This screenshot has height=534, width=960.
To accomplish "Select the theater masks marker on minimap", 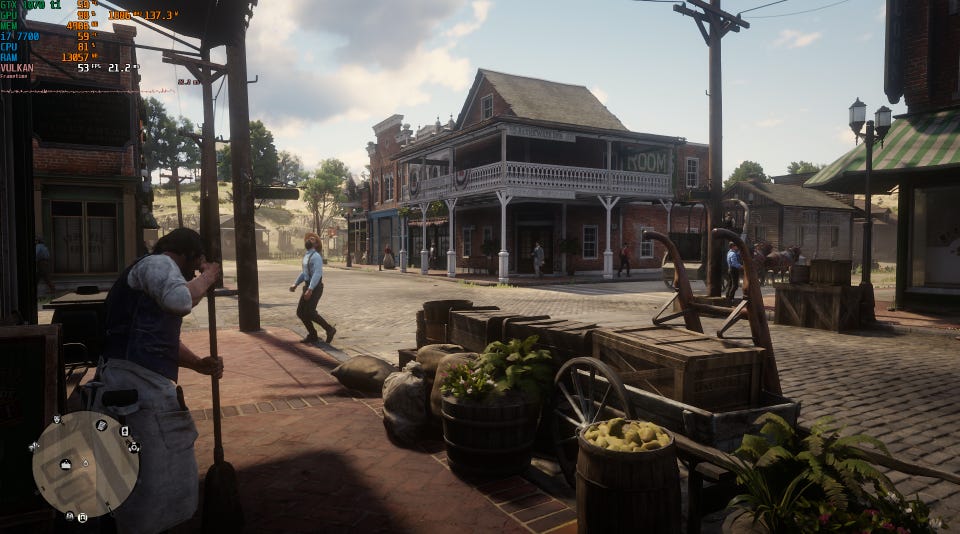I will click(x=57, y=419).
